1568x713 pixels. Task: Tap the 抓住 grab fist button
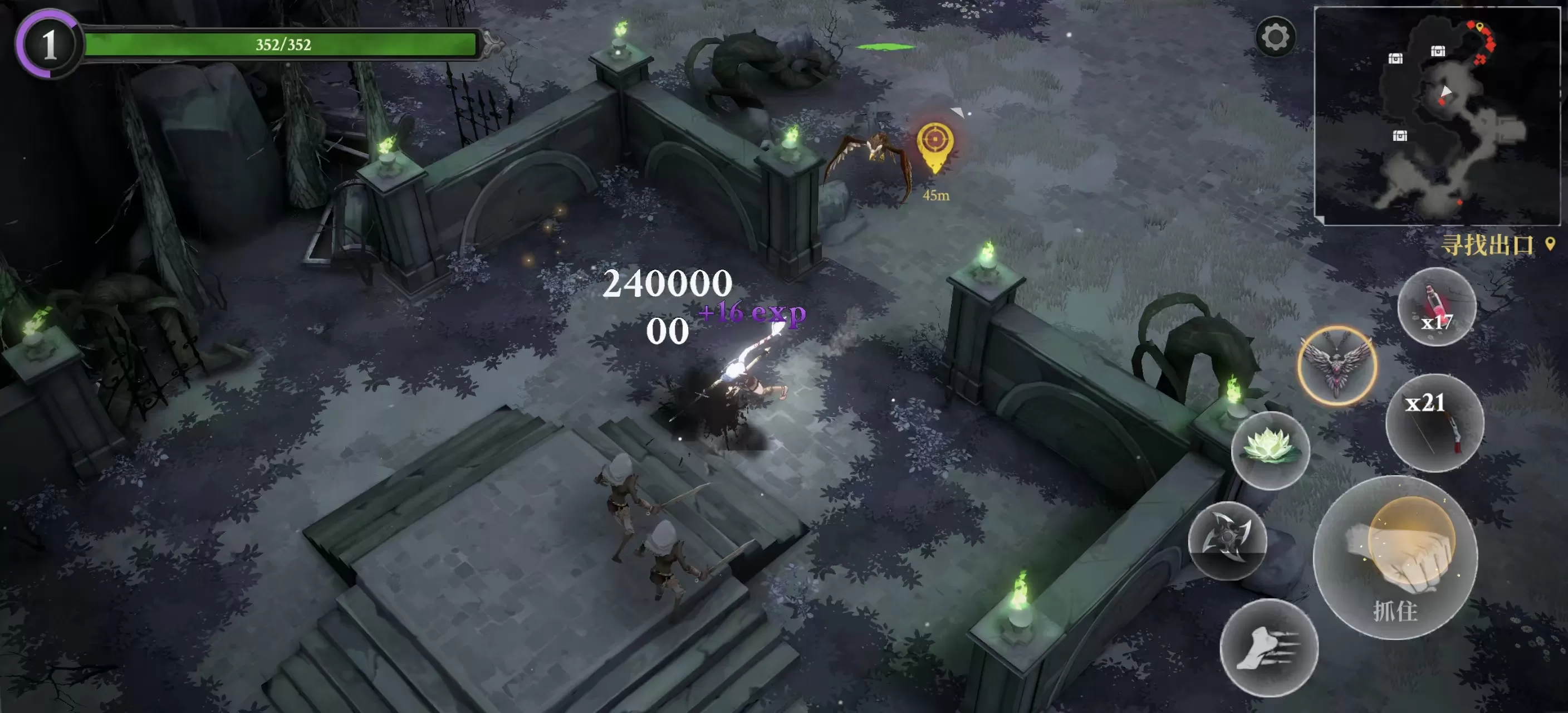pyautogui.click(x=1395, y=558)
